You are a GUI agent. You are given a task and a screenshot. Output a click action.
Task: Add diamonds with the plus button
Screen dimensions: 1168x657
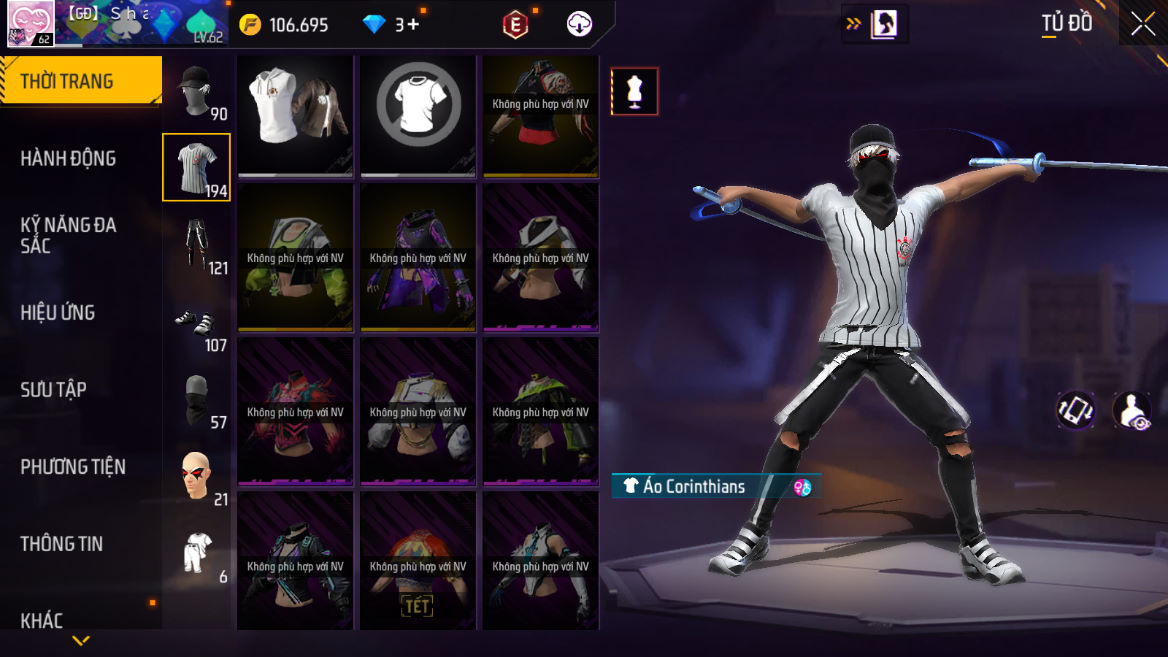tap(413, 25)
